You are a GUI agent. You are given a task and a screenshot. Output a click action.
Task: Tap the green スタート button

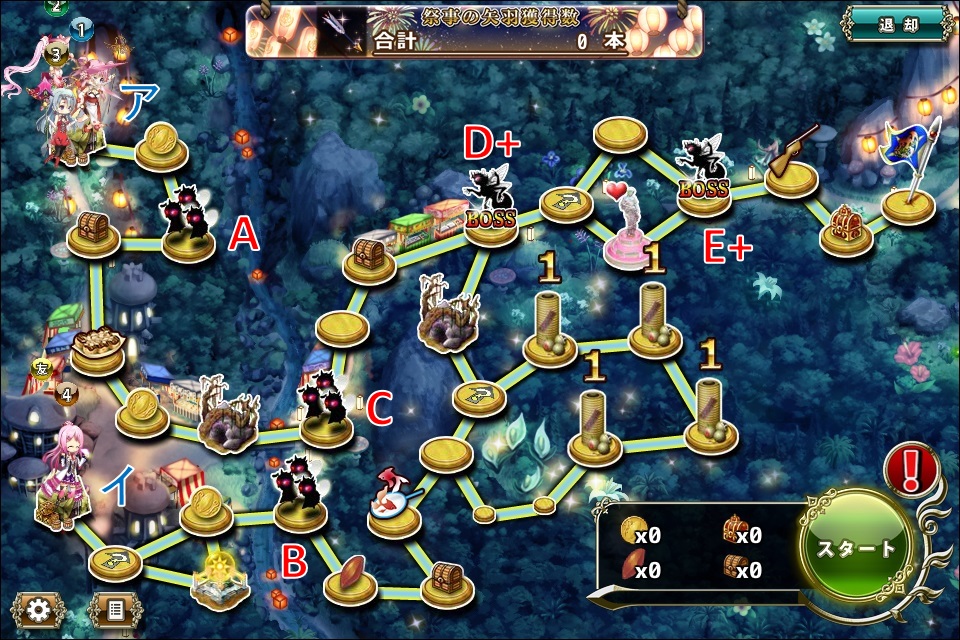click(858, 547)
